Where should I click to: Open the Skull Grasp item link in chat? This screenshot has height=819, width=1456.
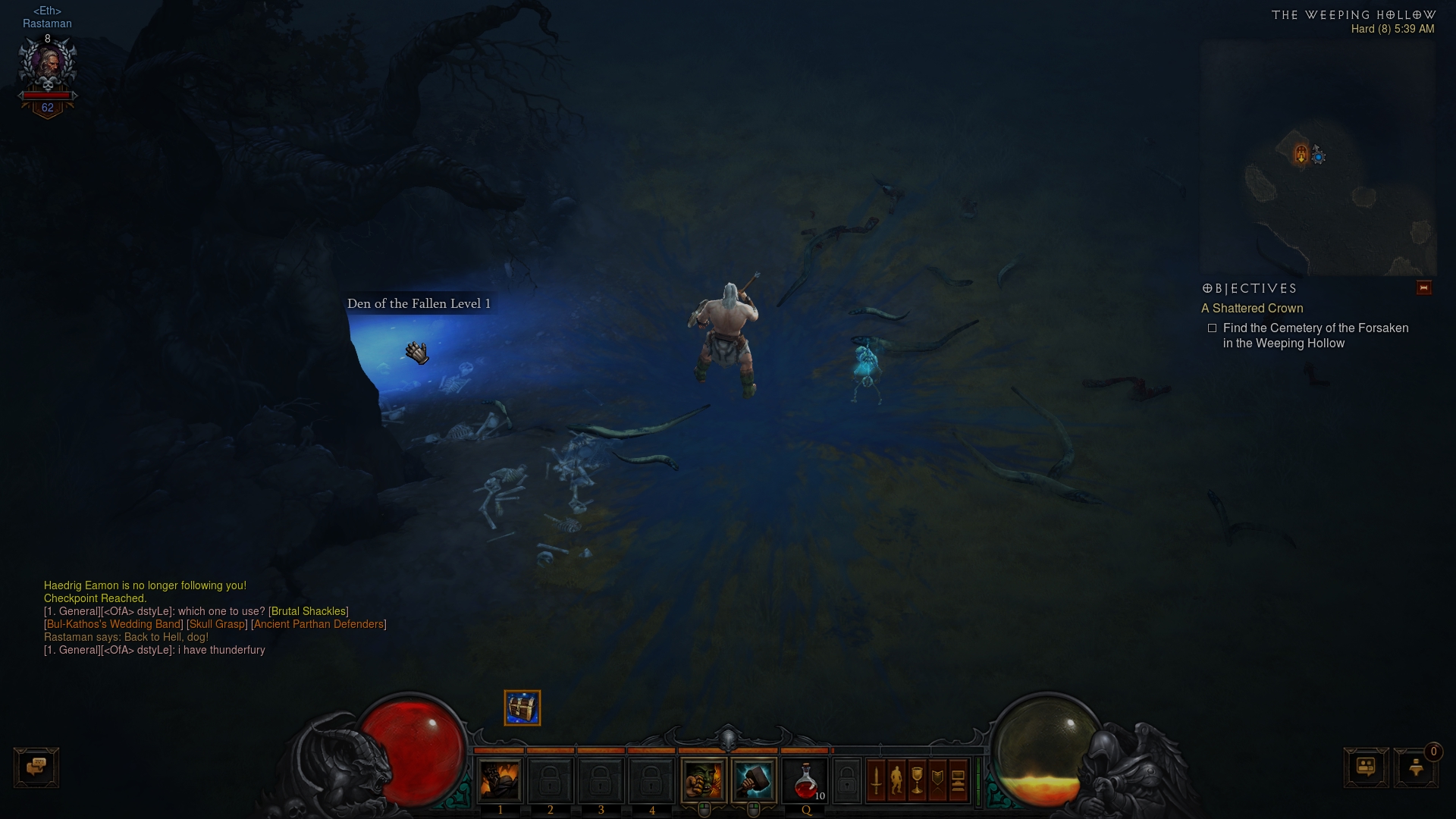pos(217,624)
